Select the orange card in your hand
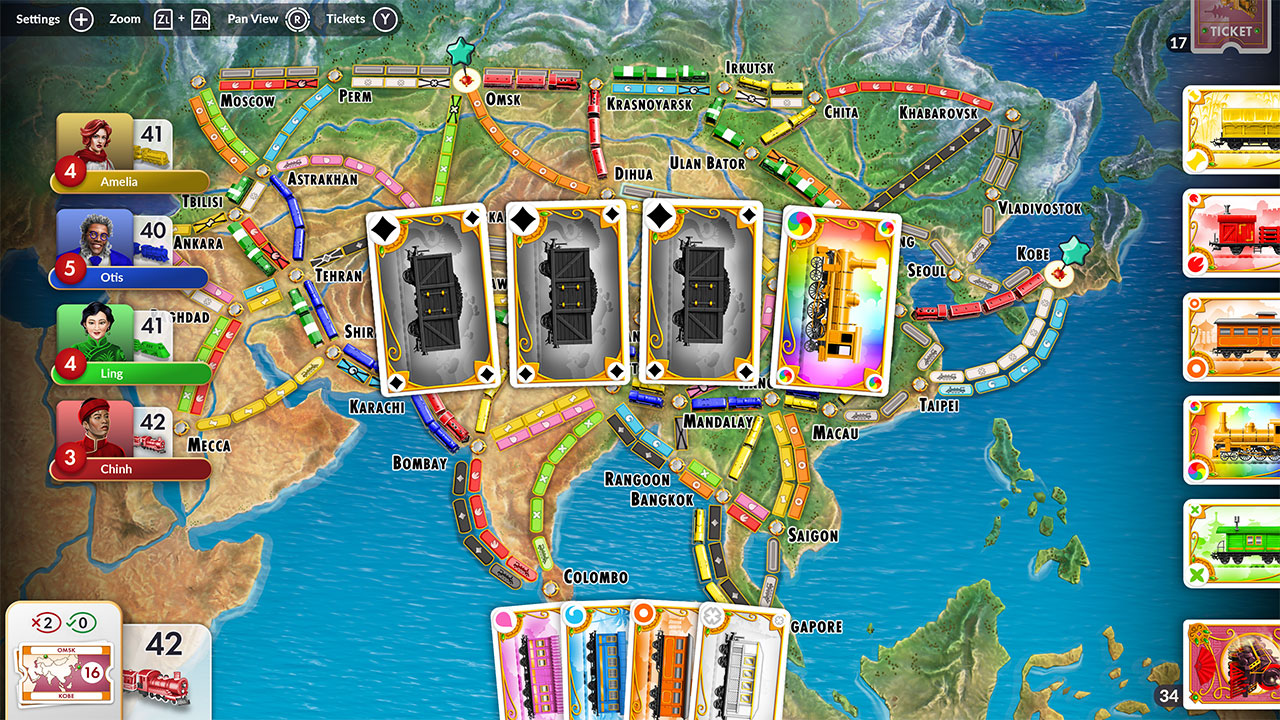The width and height of the screenshot is (1280, 720). point(668,665)
